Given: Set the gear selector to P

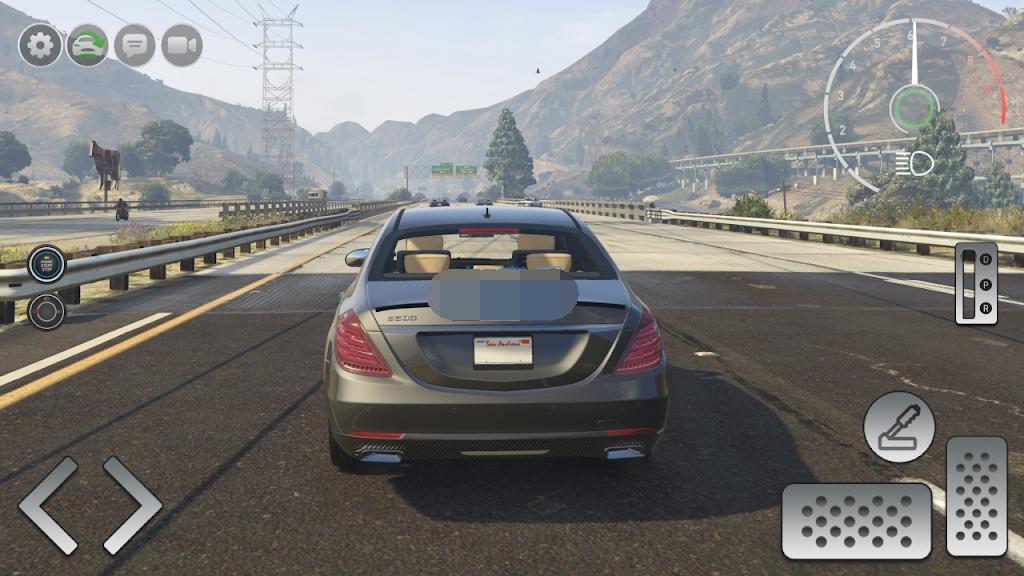Looking at the screenshot, I should click(985, 283).
